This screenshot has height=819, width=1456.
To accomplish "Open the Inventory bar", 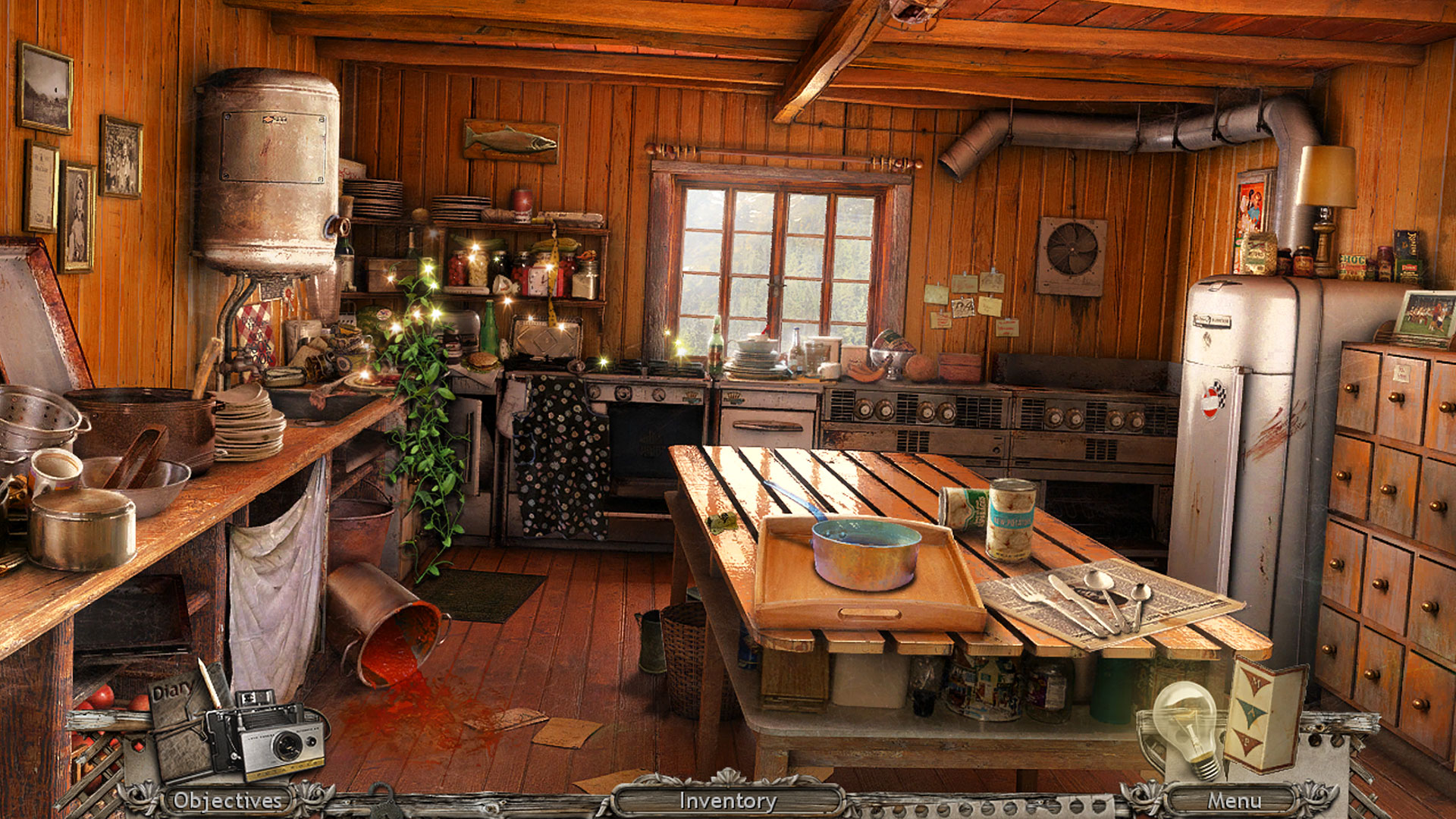I will [727, 801].
